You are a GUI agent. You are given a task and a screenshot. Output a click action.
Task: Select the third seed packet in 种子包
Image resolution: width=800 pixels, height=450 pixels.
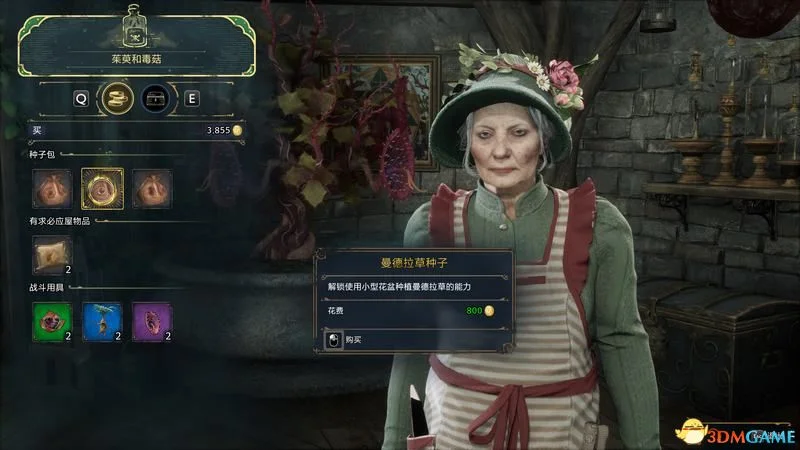click(x=152, y=189)
